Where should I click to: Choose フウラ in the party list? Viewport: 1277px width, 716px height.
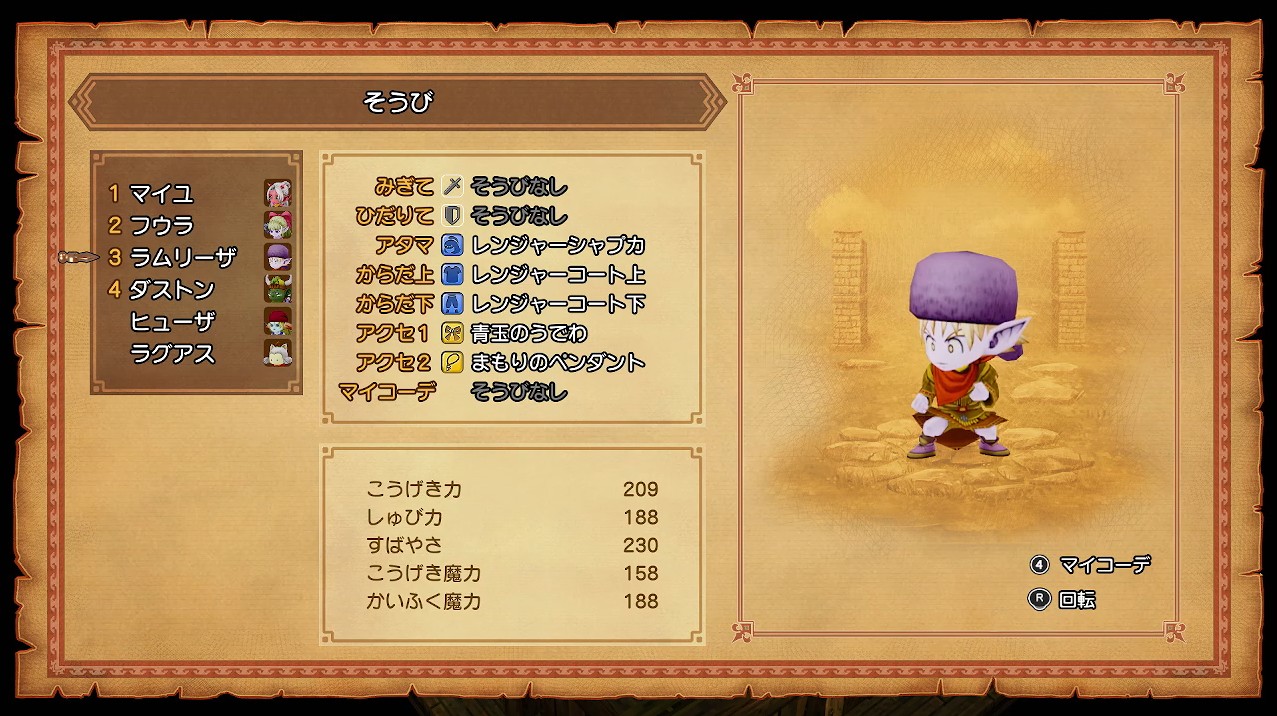click(x=162, y=225)
